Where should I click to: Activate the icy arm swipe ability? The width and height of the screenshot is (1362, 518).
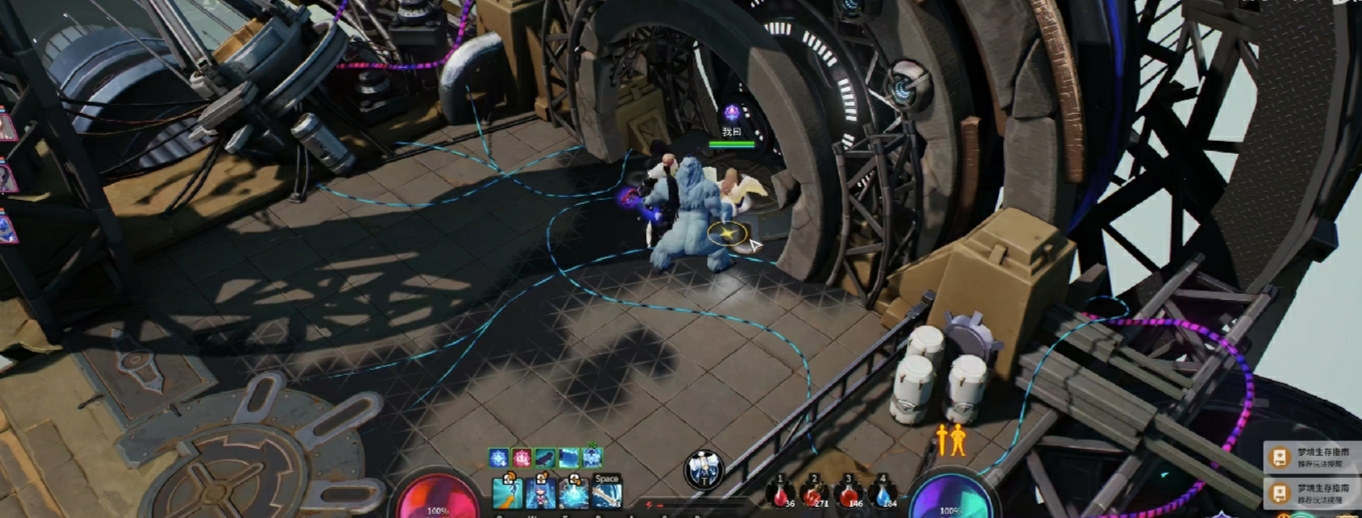[x=508, y=494]
